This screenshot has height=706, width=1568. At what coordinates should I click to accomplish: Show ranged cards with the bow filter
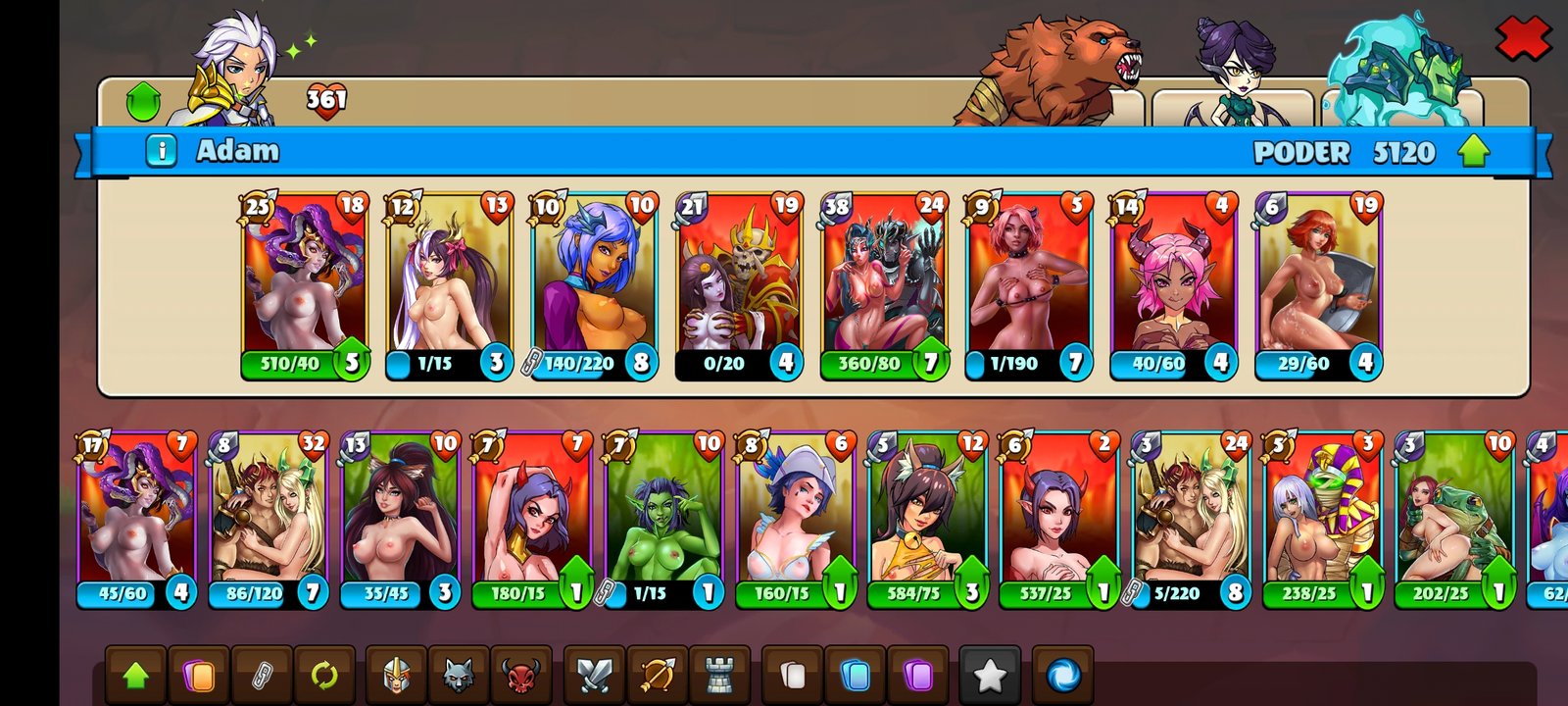(657, 675)
